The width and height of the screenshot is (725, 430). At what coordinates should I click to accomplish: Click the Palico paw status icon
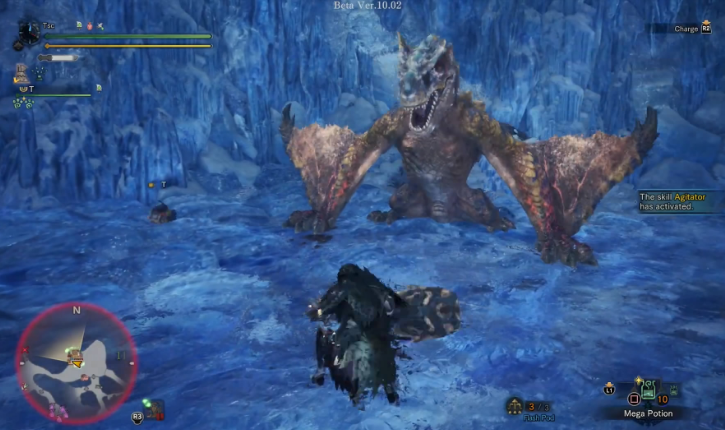[x=21, y=101]
